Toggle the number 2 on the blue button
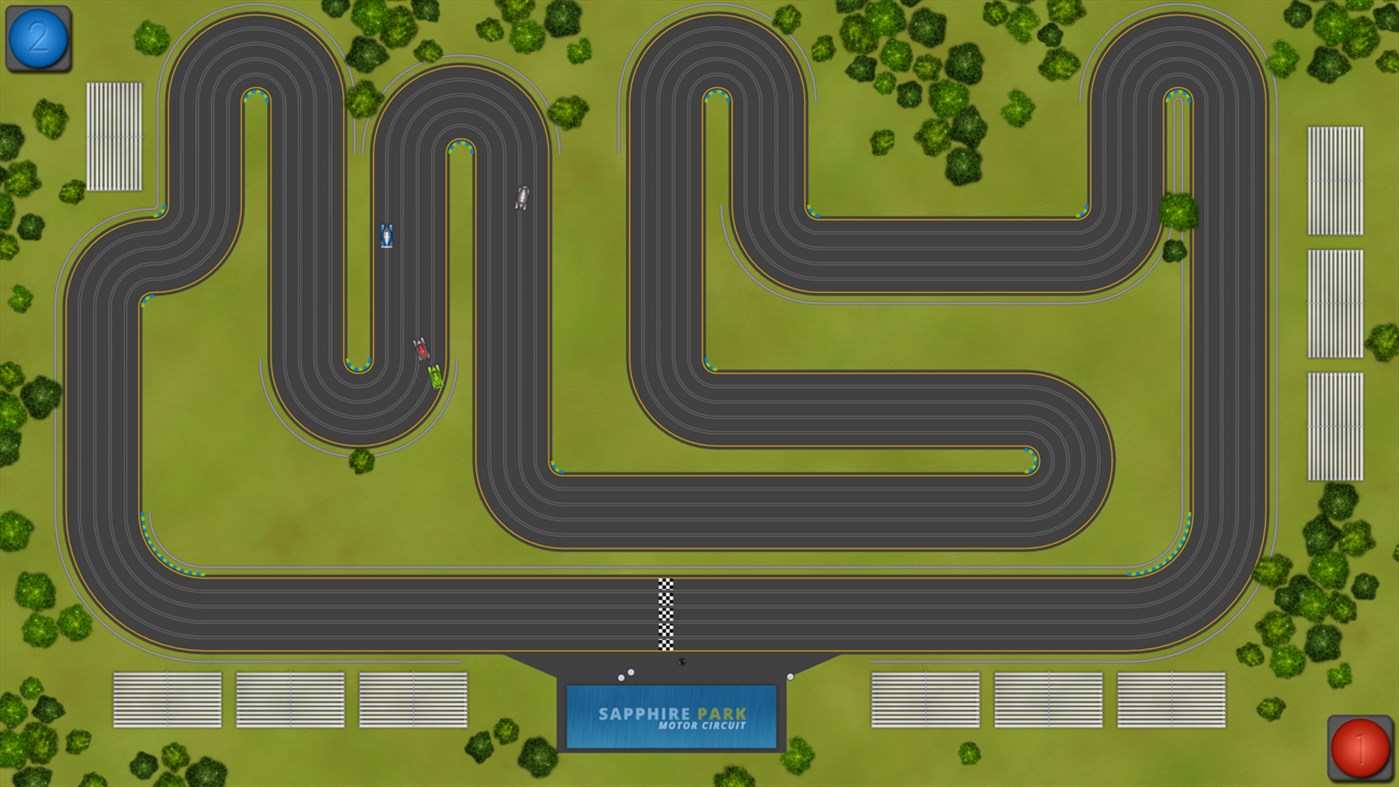The height and width of the screenshot is (787, 1399). (x=37, y=38)
